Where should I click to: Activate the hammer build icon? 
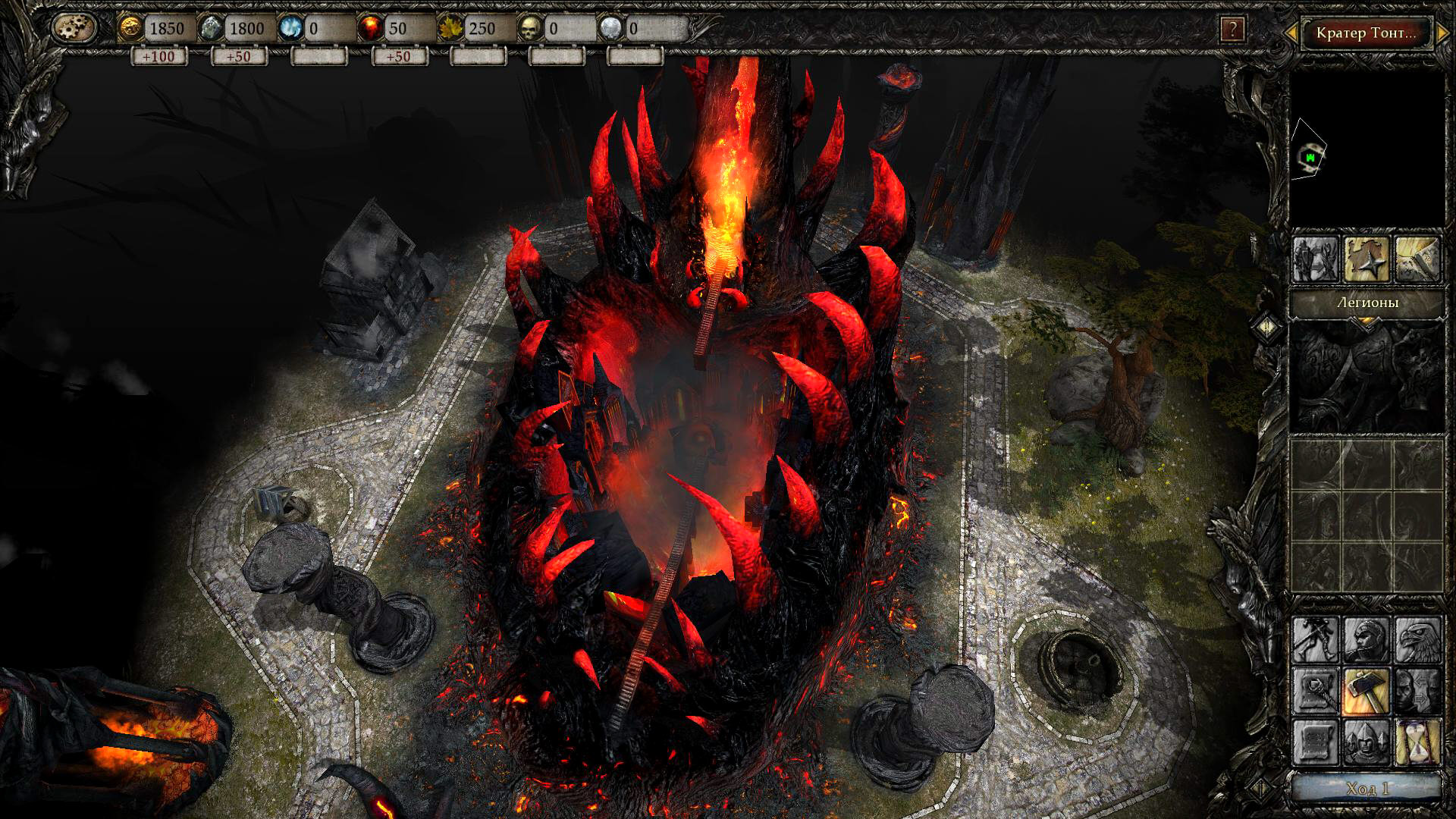click(x=1367, y=691)
